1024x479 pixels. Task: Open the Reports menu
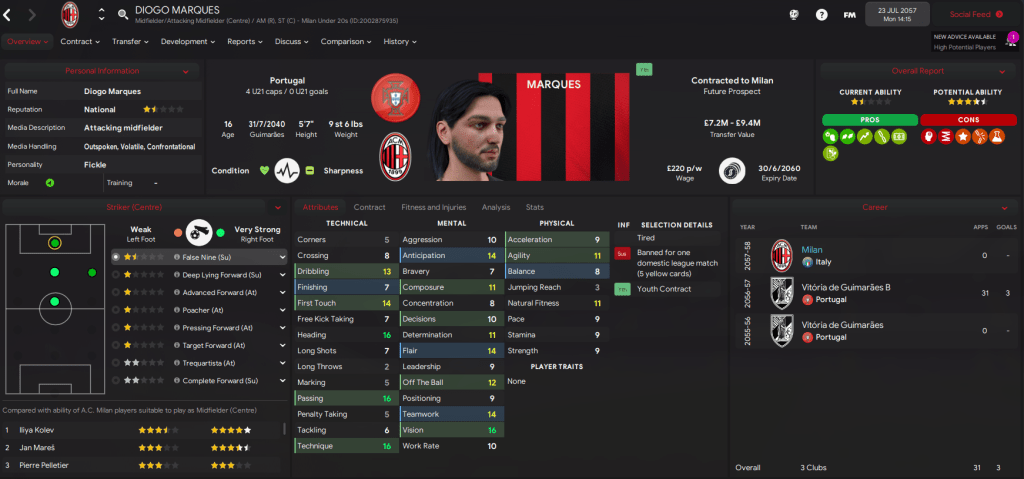pos(244,41)
